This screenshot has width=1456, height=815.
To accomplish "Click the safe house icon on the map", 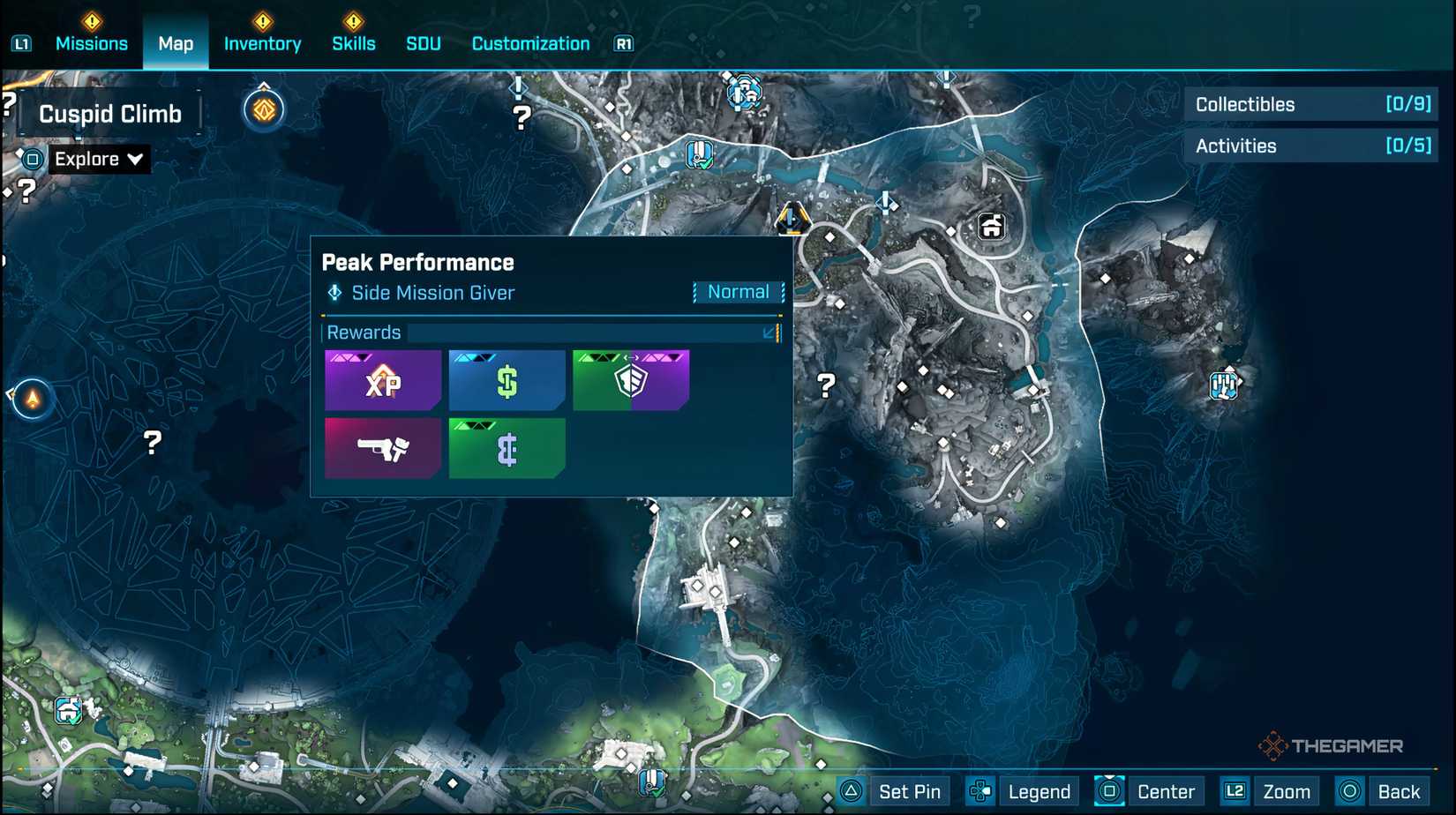I will click(x=990, y=227).
